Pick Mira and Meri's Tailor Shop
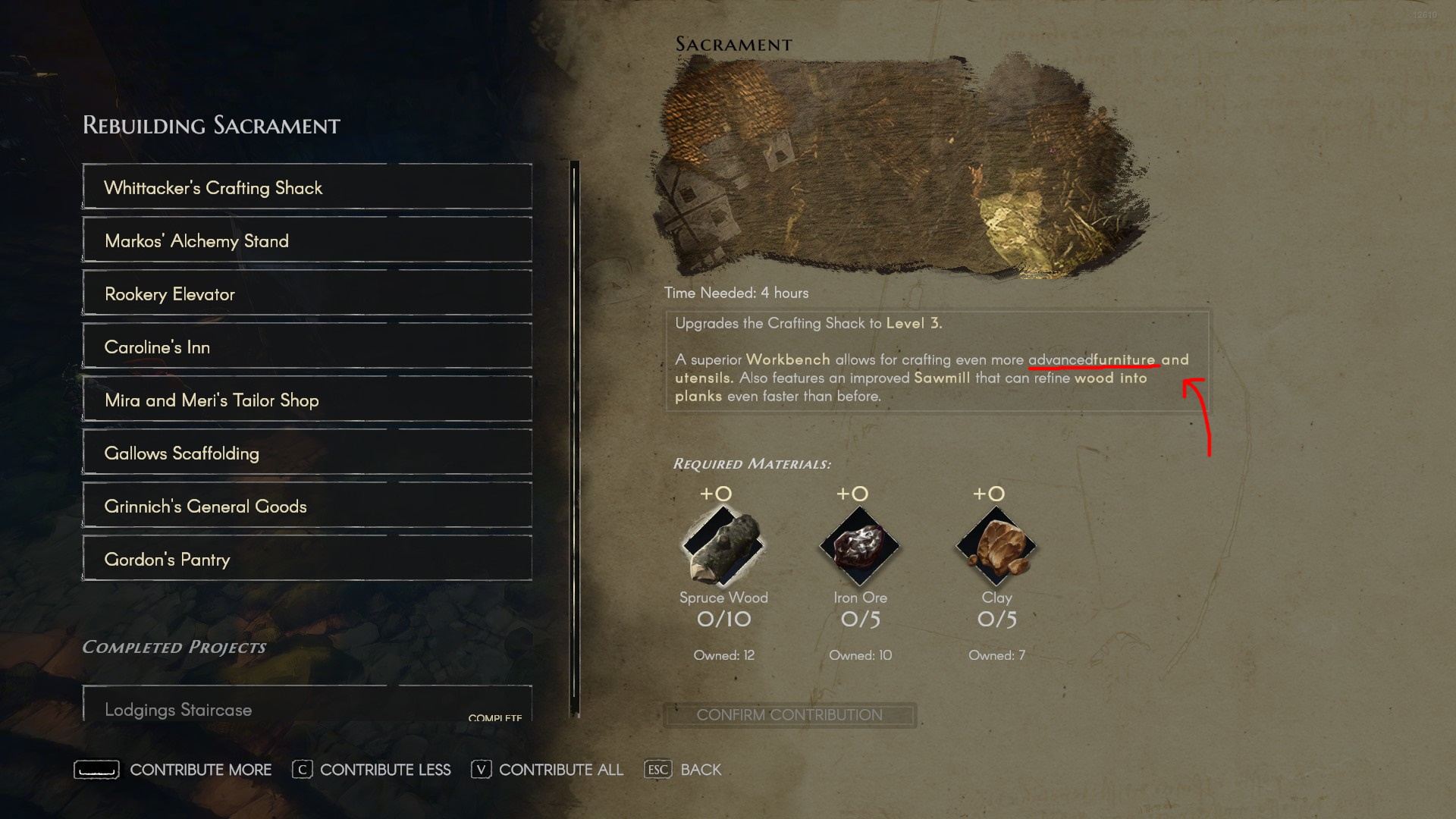The width and height of the screenshot is (1456, 819). pos(306,400)
